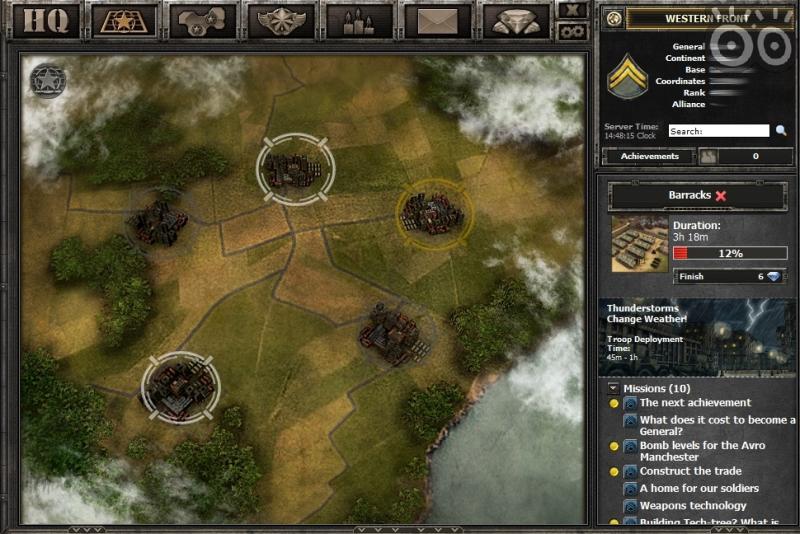Select mission "Construct the trade"
Screen dimensions: 800x534
[690, 471]
